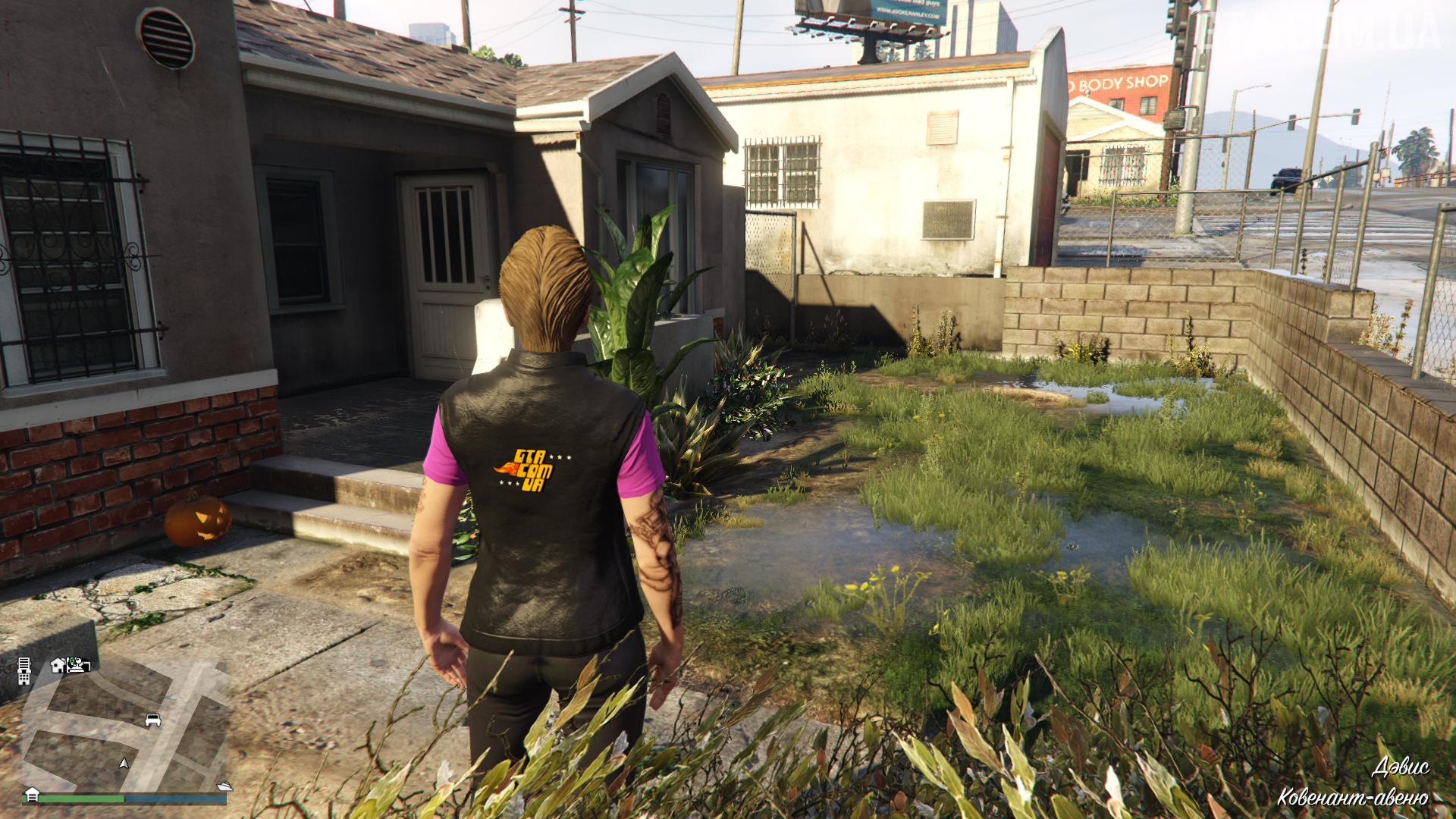Click the player arrow on the minimap
The height and width of the screenshot is (819, 1456).
tap(124, 763)
